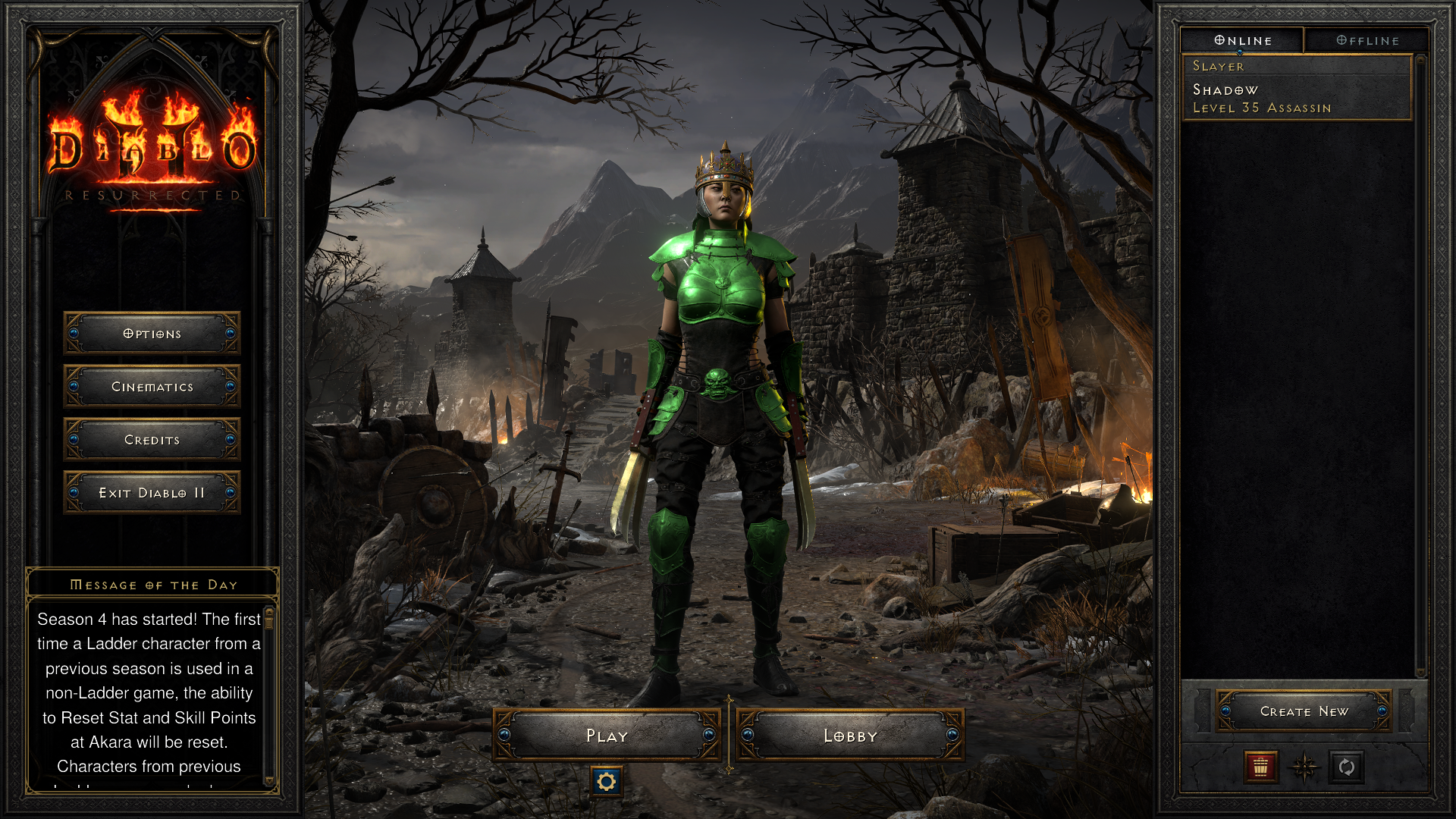View the game Credits
Image resolution: width=1456 pixels, height=819 pixels.
point(152,440)
